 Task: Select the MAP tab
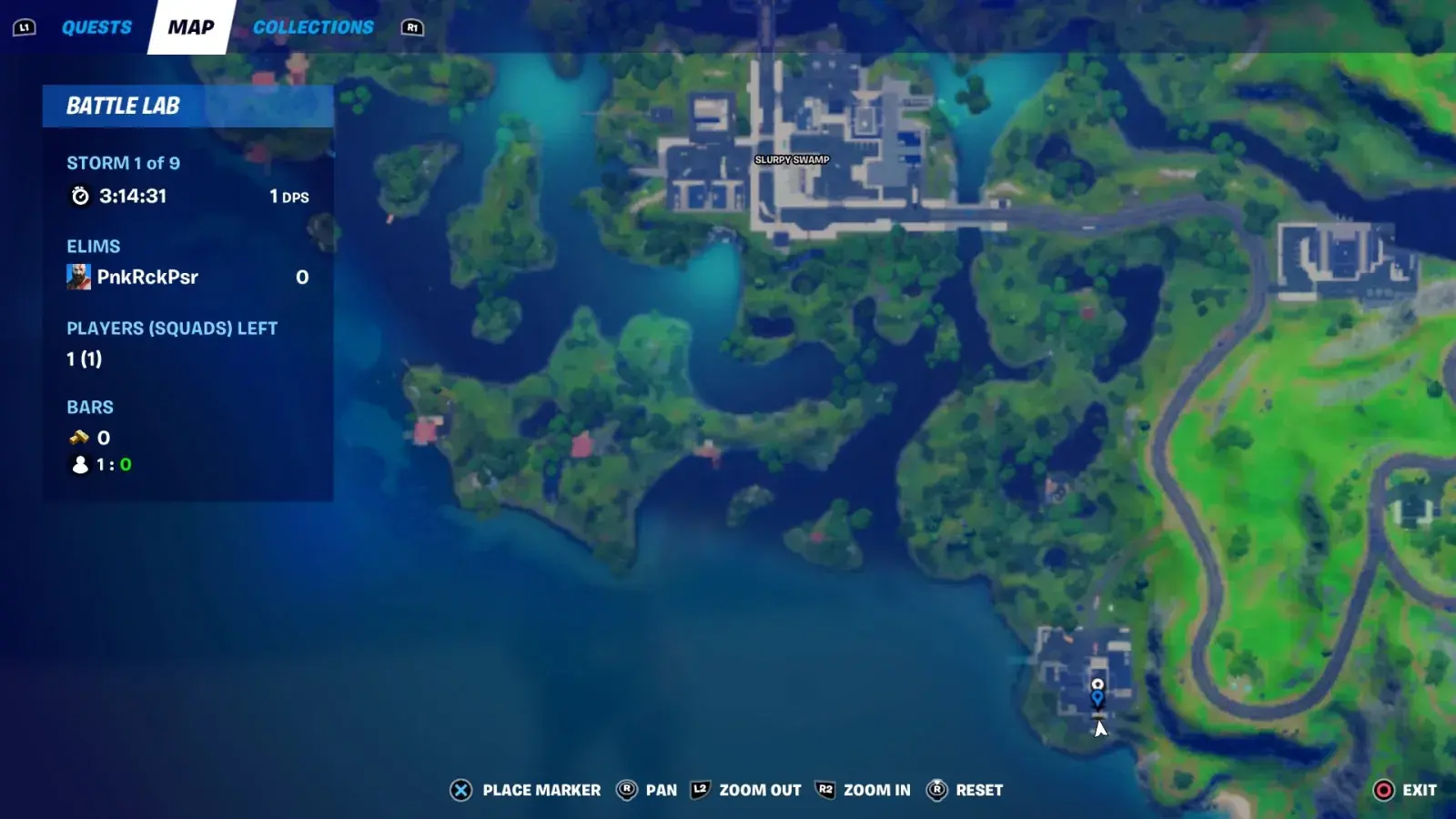click(x=189, y=26)
